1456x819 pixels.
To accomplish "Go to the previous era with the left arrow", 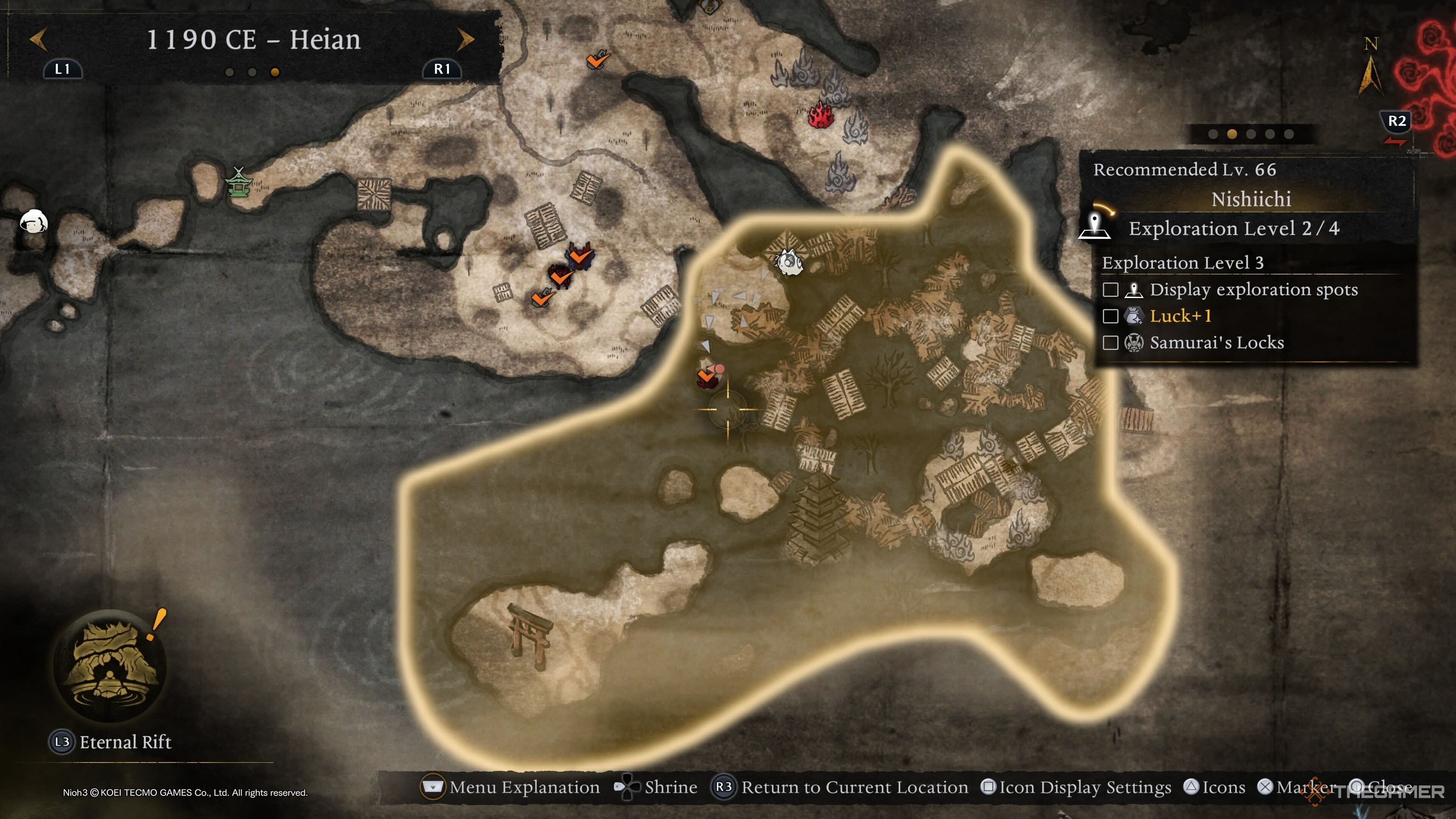I will 38,39.
